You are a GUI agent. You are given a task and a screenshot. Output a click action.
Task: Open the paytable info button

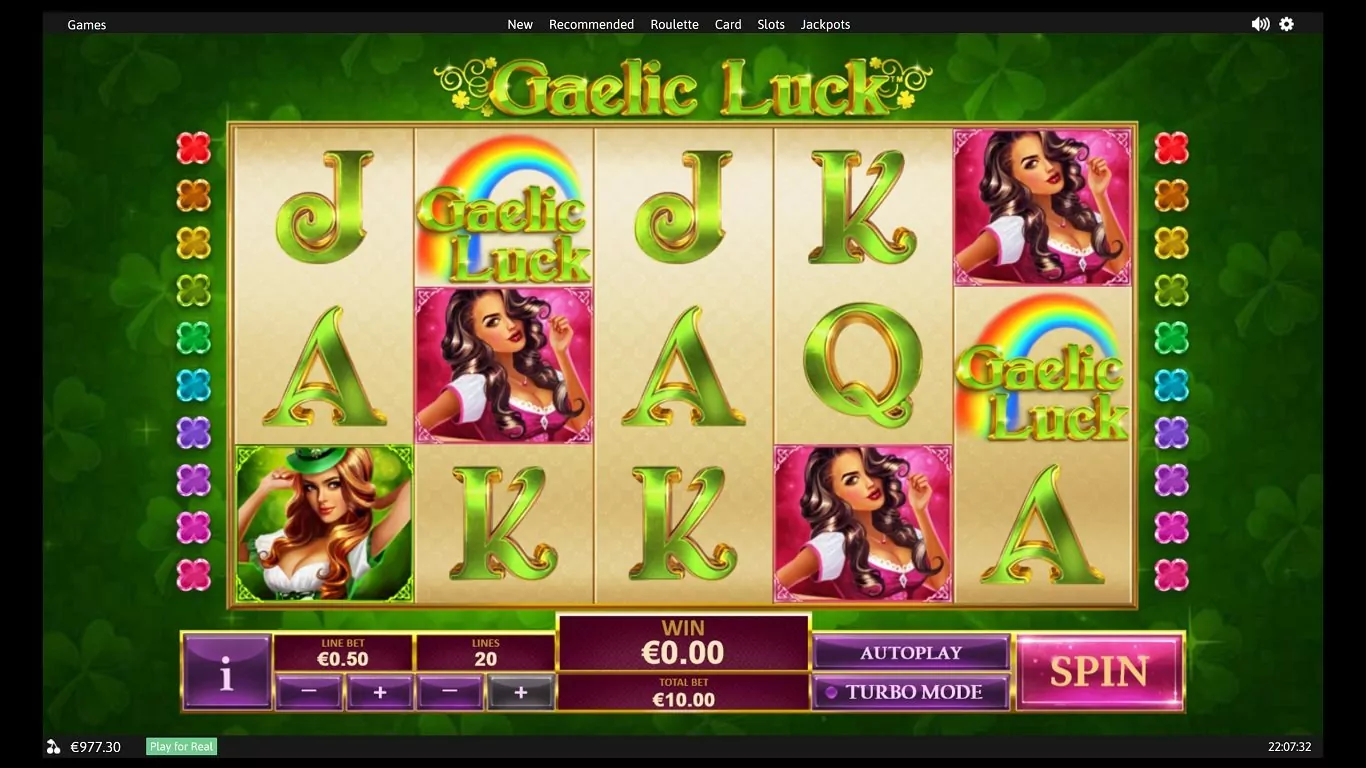point(227,673)
